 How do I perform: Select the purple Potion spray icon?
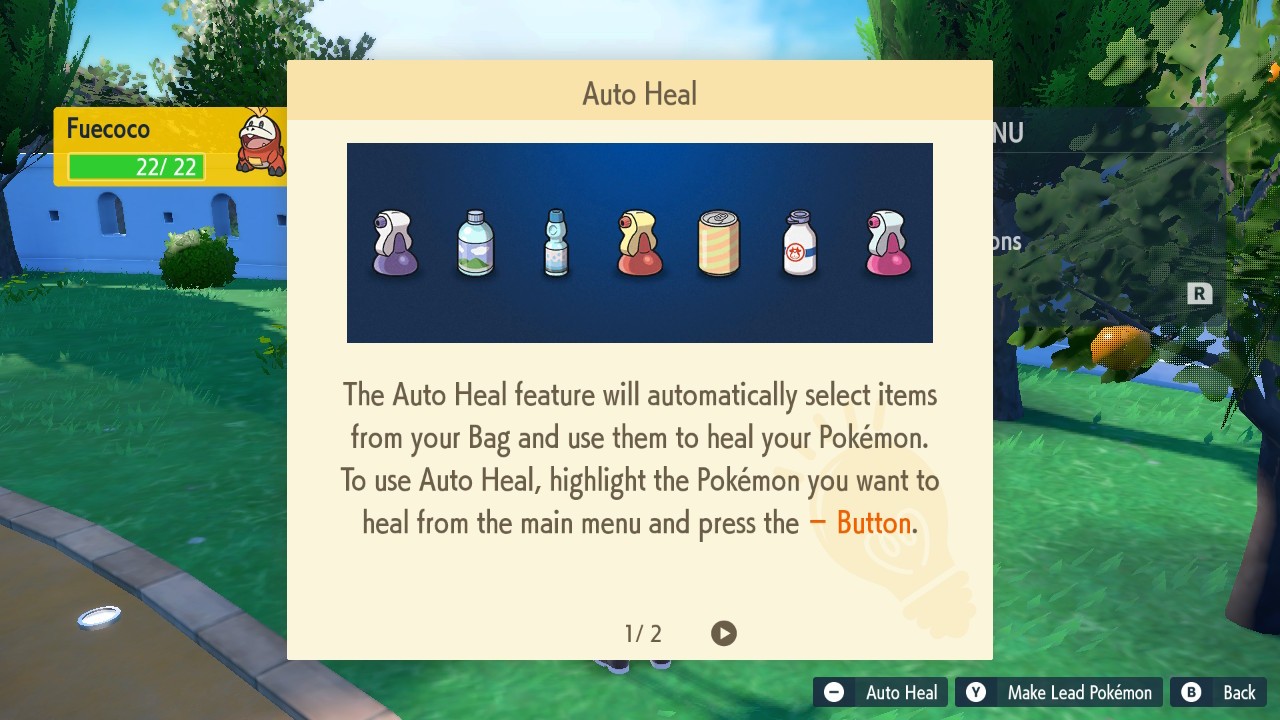pos(395,242)
